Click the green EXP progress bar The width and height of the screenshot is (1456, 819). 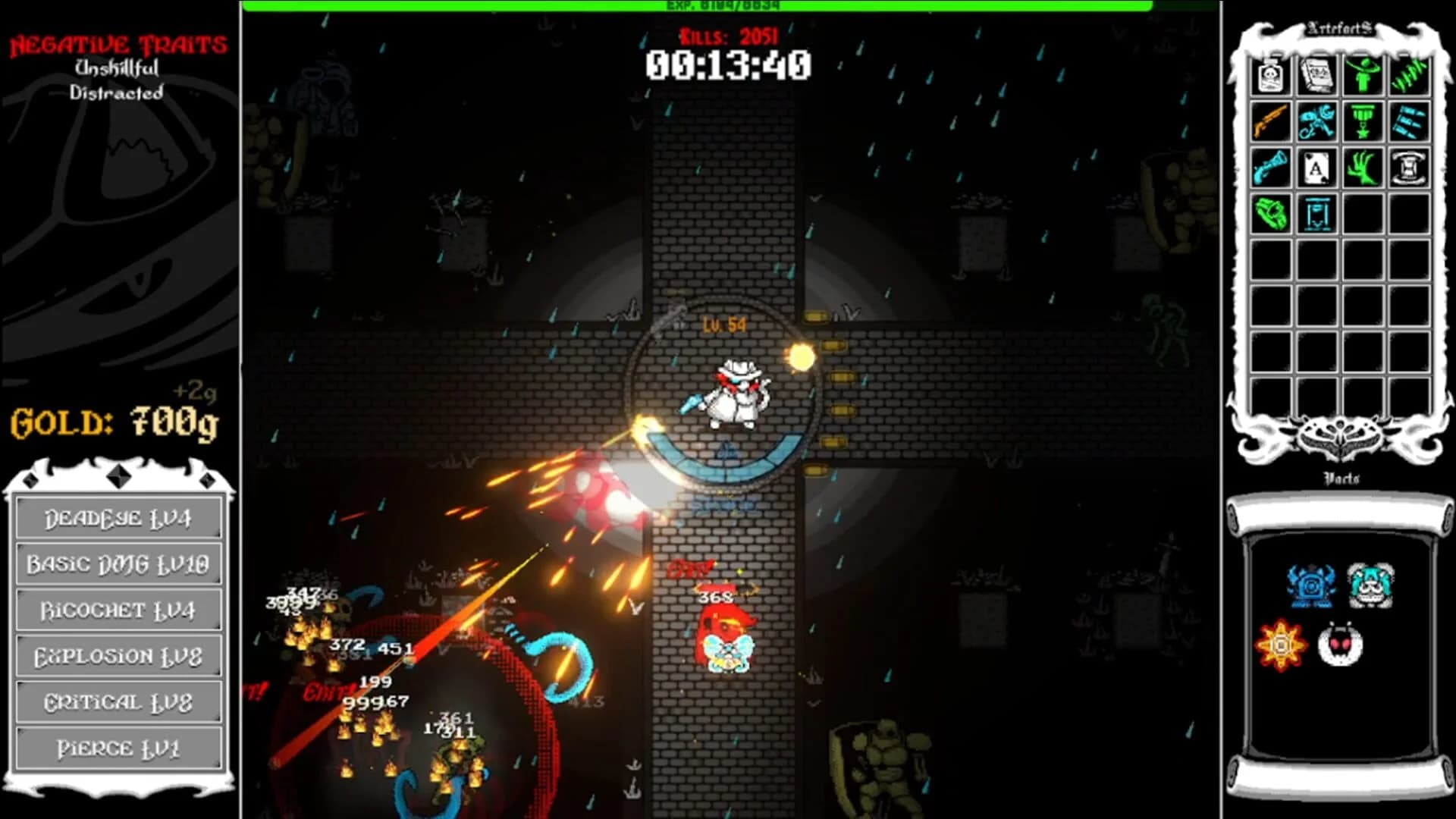728,6
